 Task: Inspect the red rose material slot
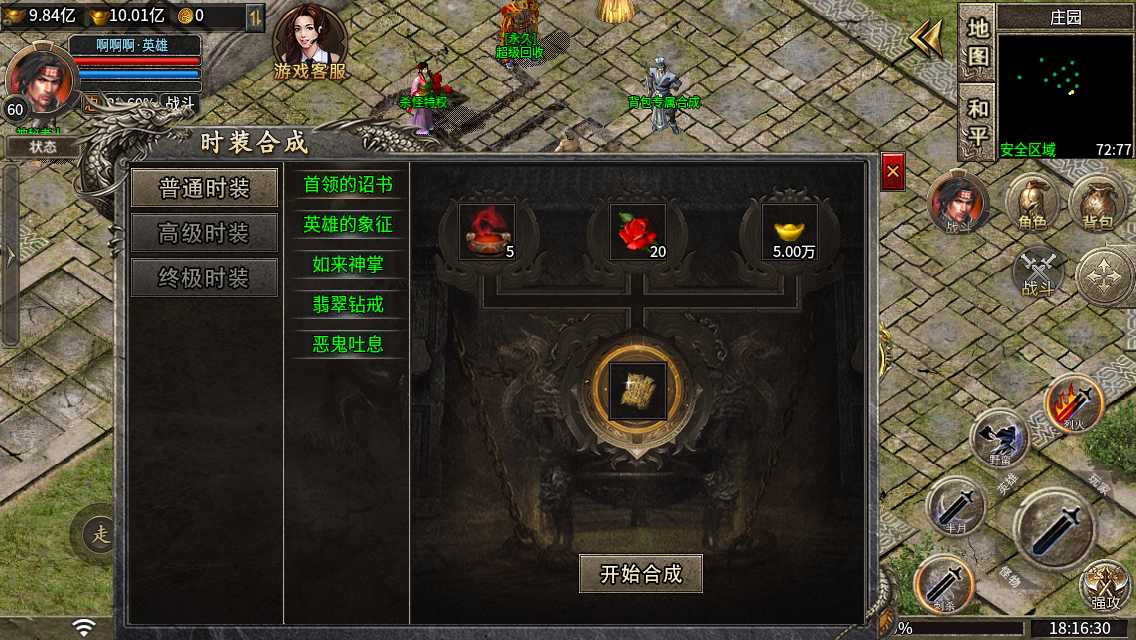tap(639, 232)
